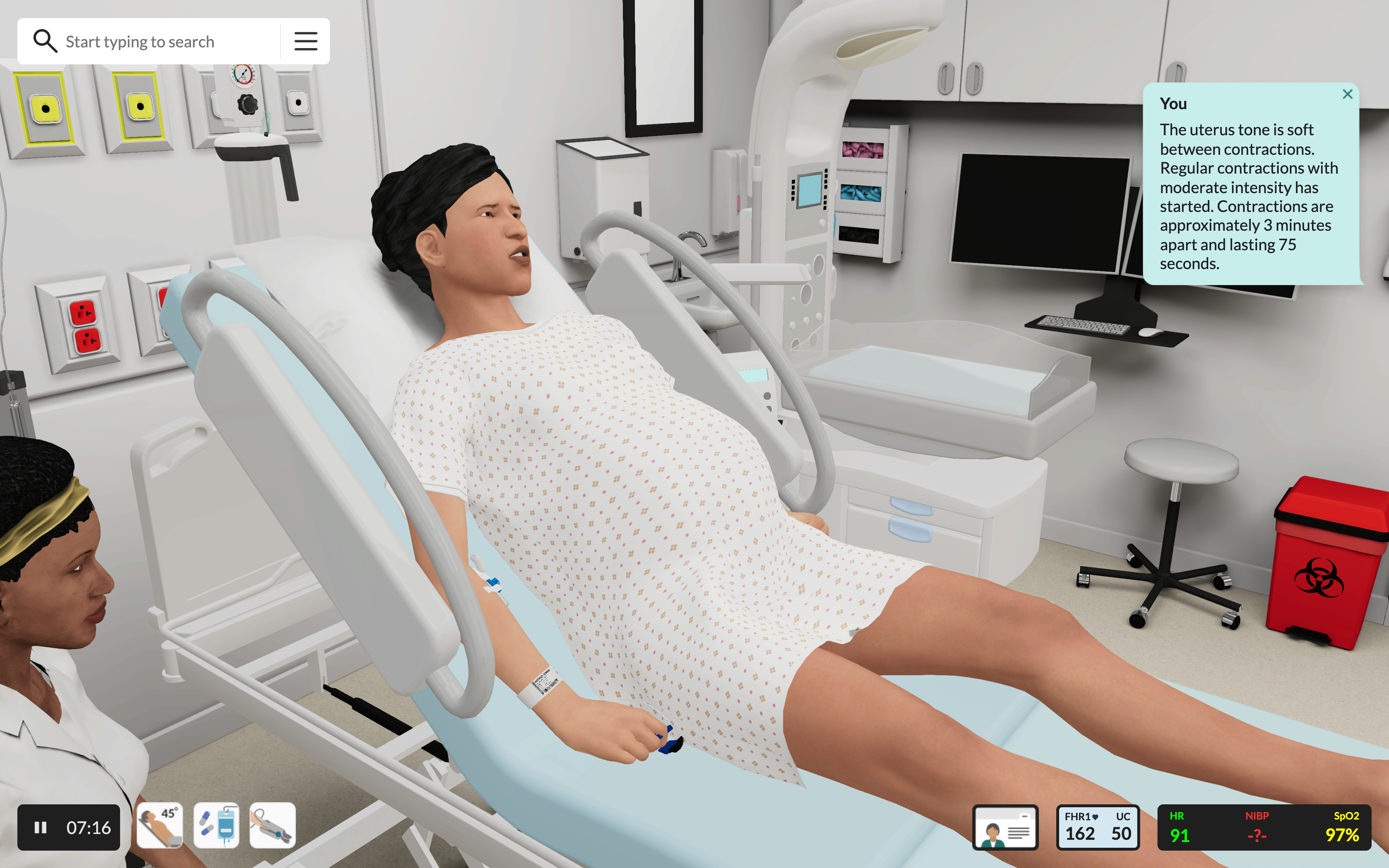This screenshot has width=1389, height=868.
Task: Open the hamburger menu
Action: point(305,41)
